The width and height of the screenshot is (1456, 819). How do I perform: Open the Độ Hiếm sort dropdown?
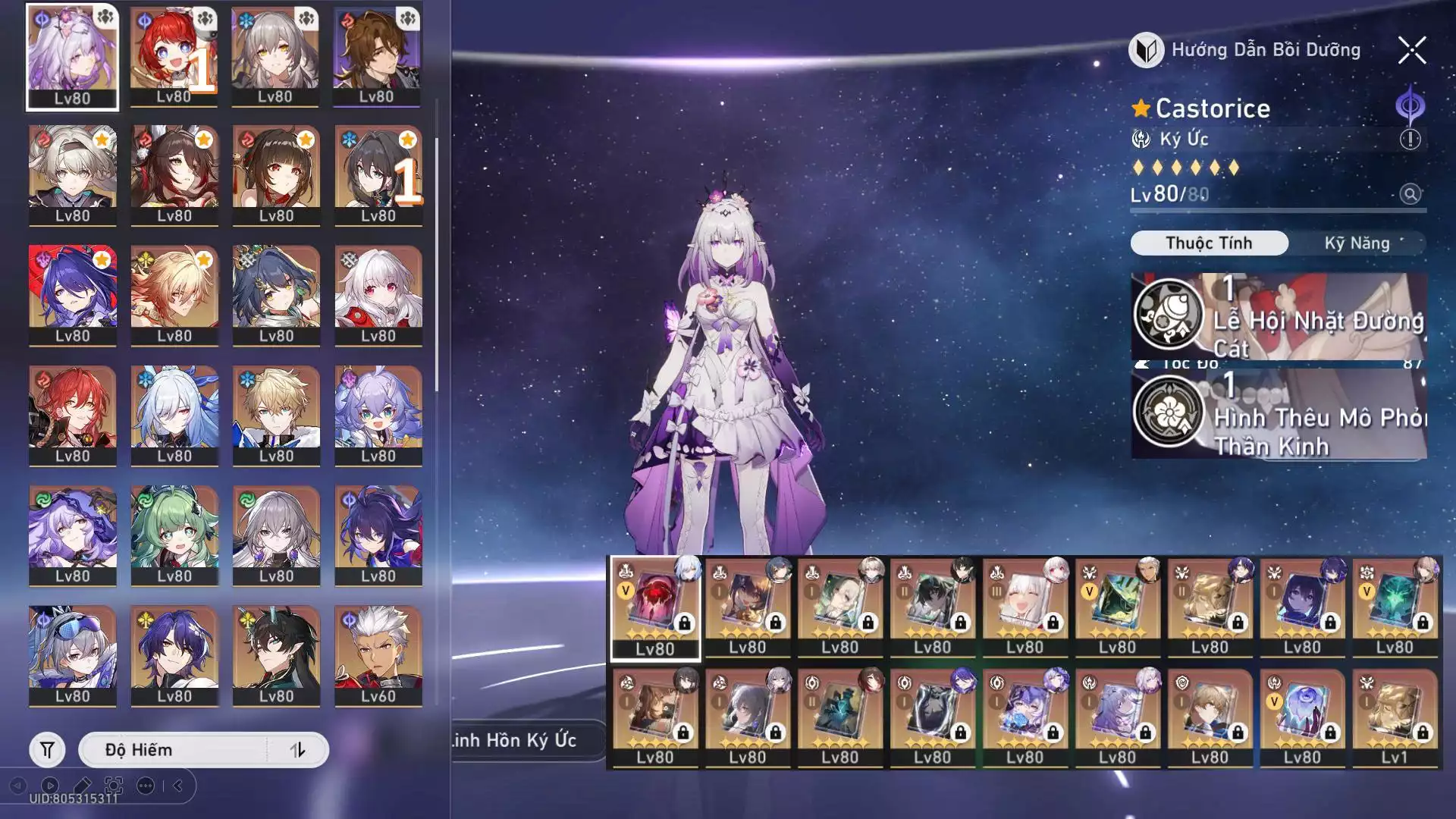coord(174,750)
